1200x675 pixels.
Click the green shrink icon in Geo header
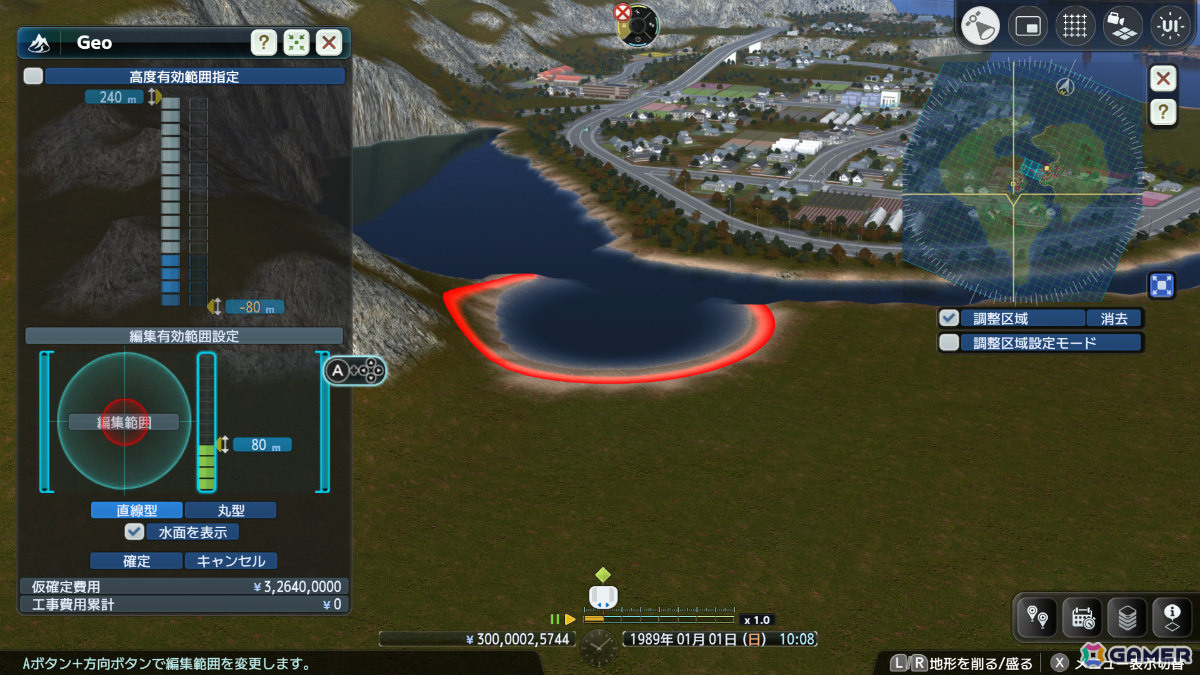[x=296, y=43]
